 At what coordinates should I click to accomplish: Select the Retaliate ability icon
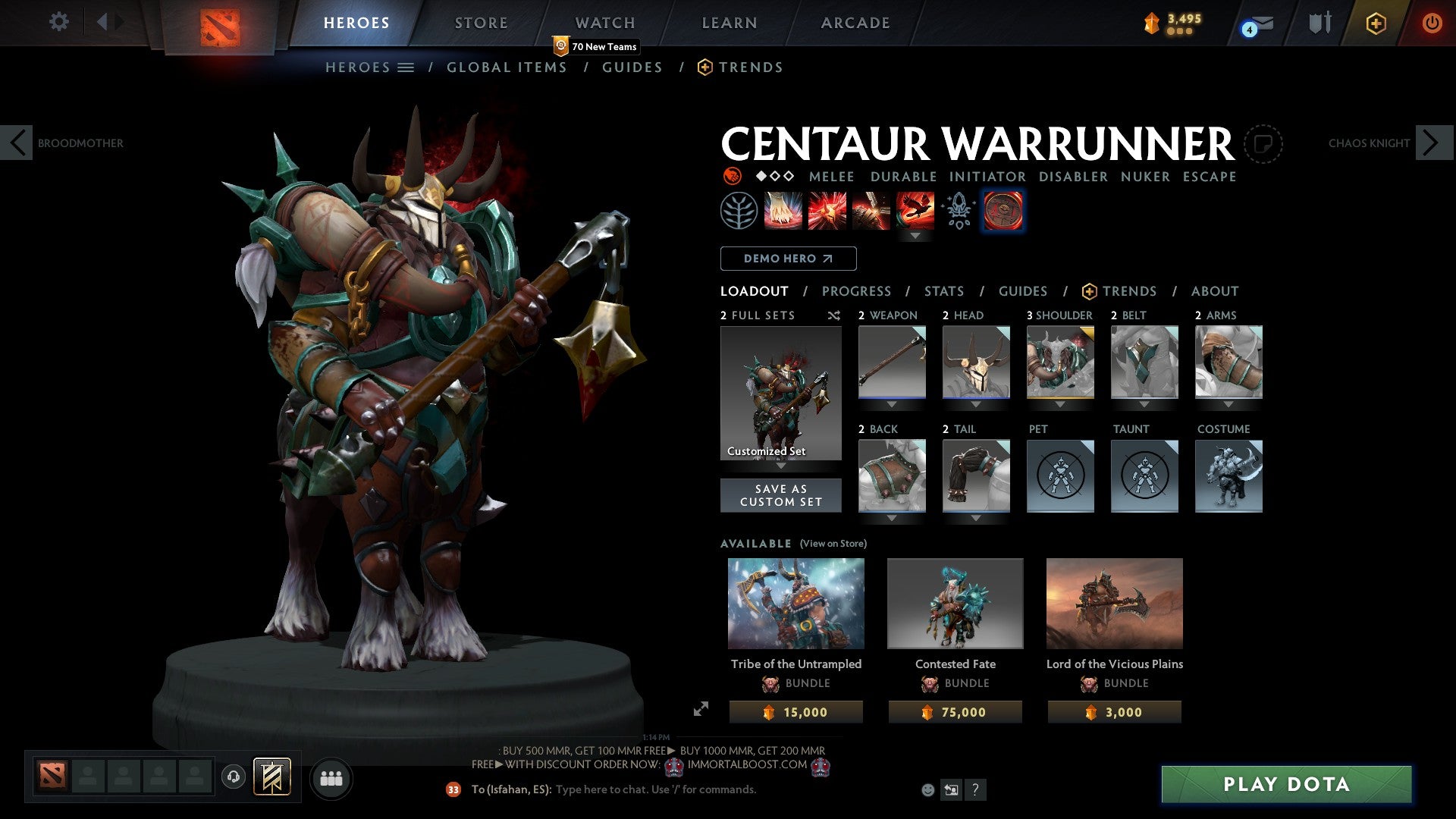tap(870, 210)
